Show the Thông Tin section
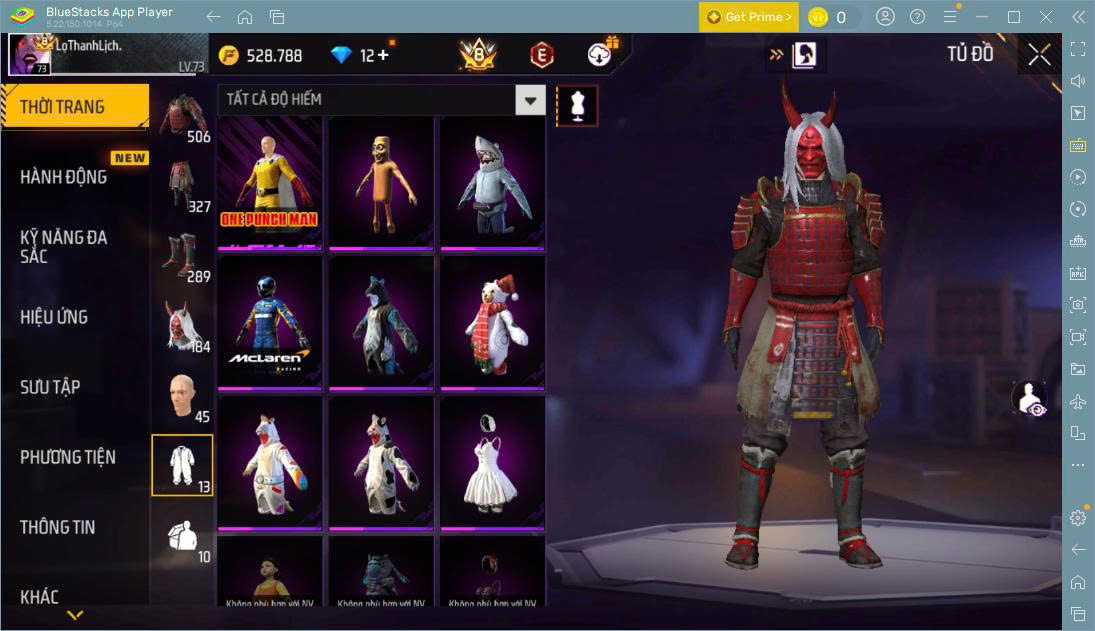Screen dimensions: 1095x631 coord(58,527)
